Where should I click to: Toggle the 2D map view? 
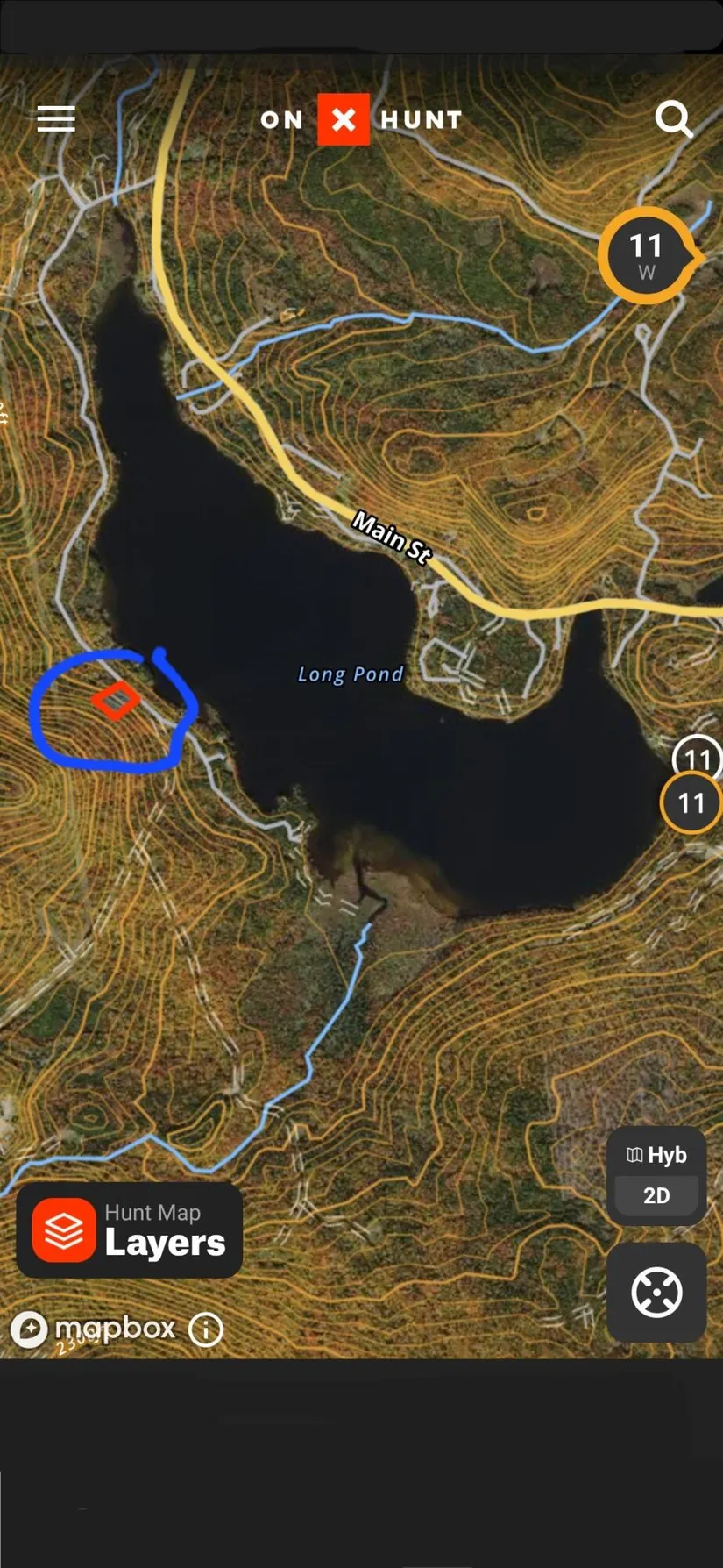click(656, 1195)
